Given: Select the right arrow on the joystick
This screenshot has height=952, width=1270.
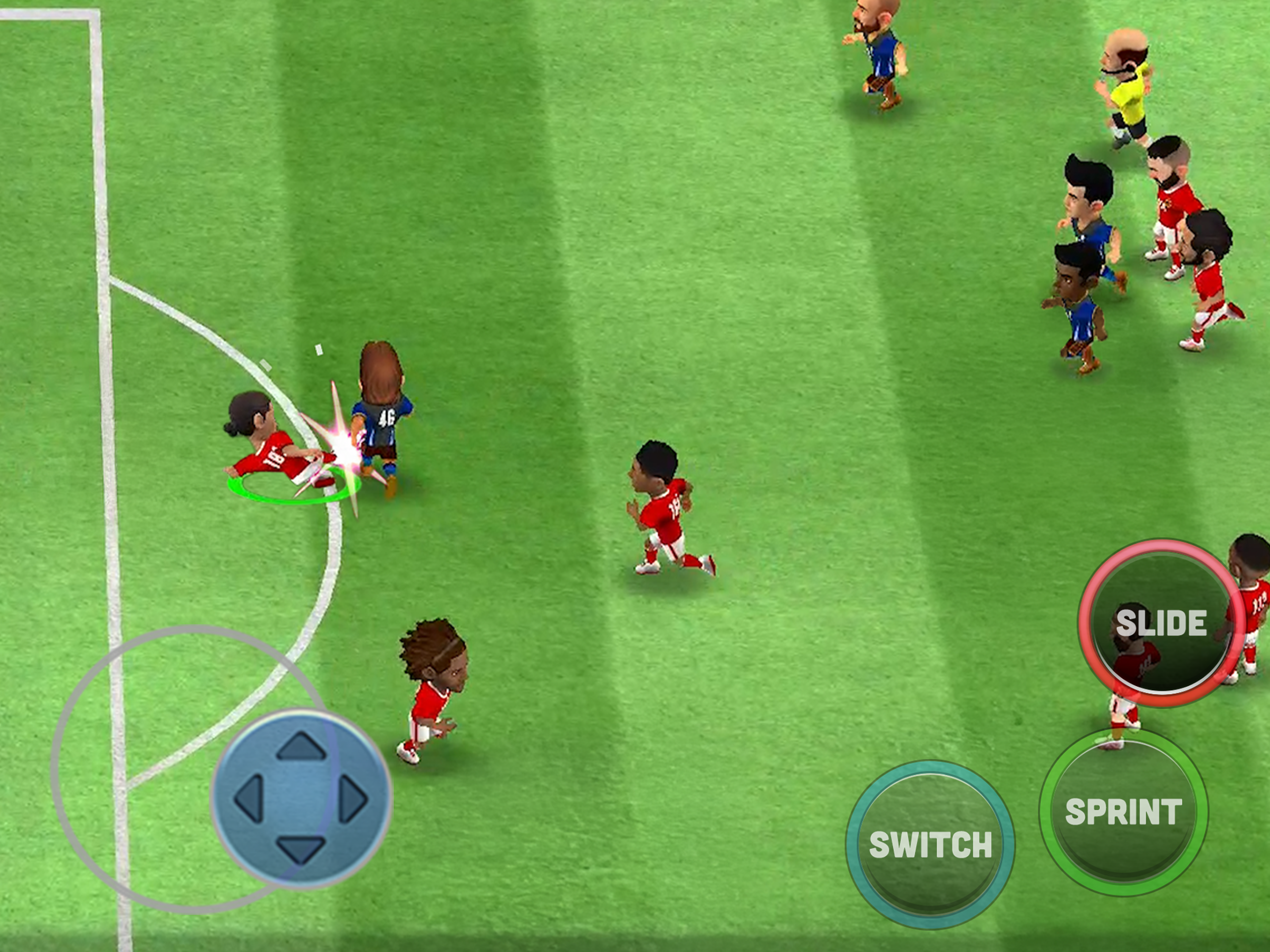Looking at the screenshot, I should [x=353, y=799].
